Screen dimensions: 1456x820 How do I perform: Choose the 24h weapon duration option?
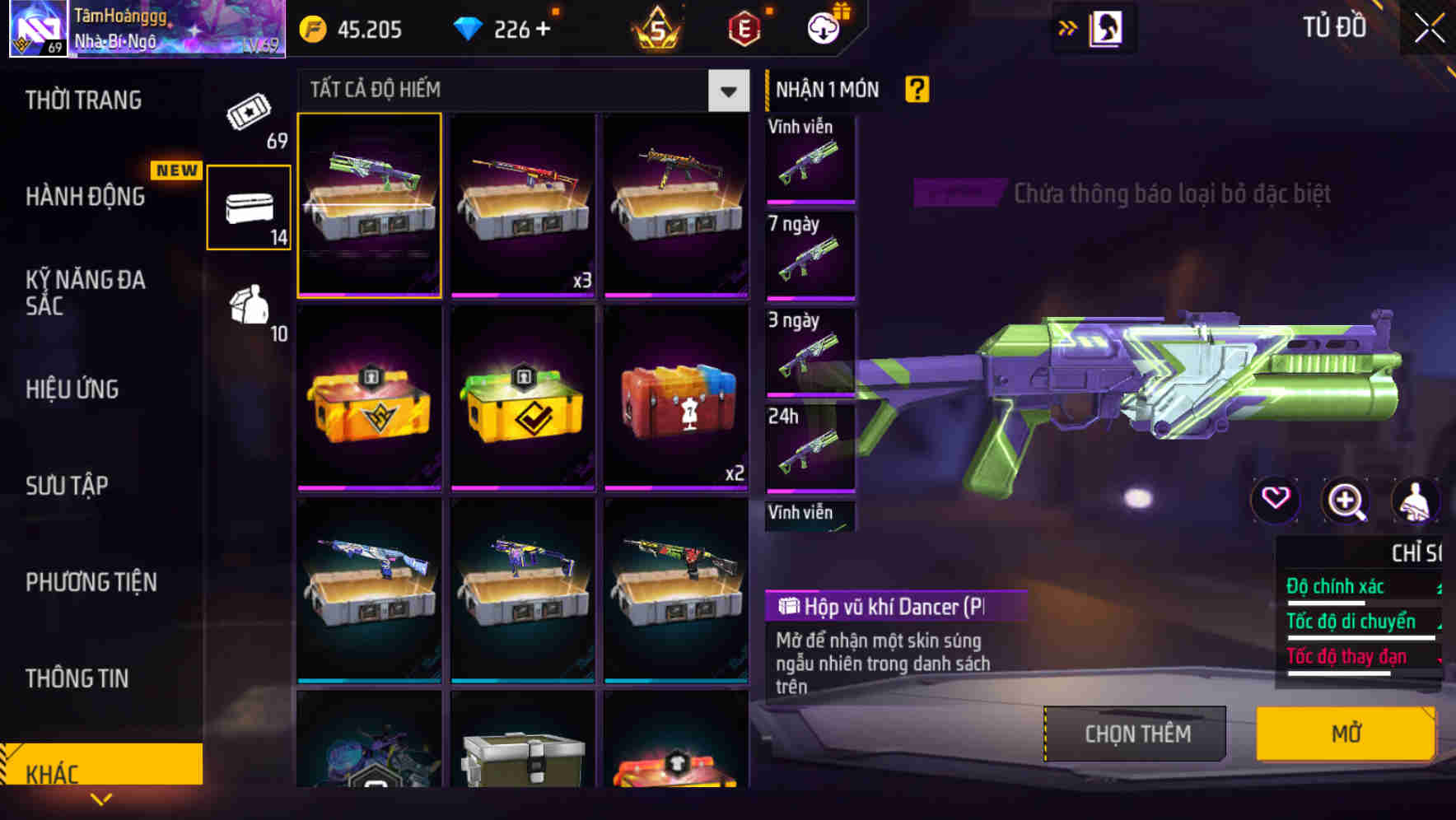810,449
